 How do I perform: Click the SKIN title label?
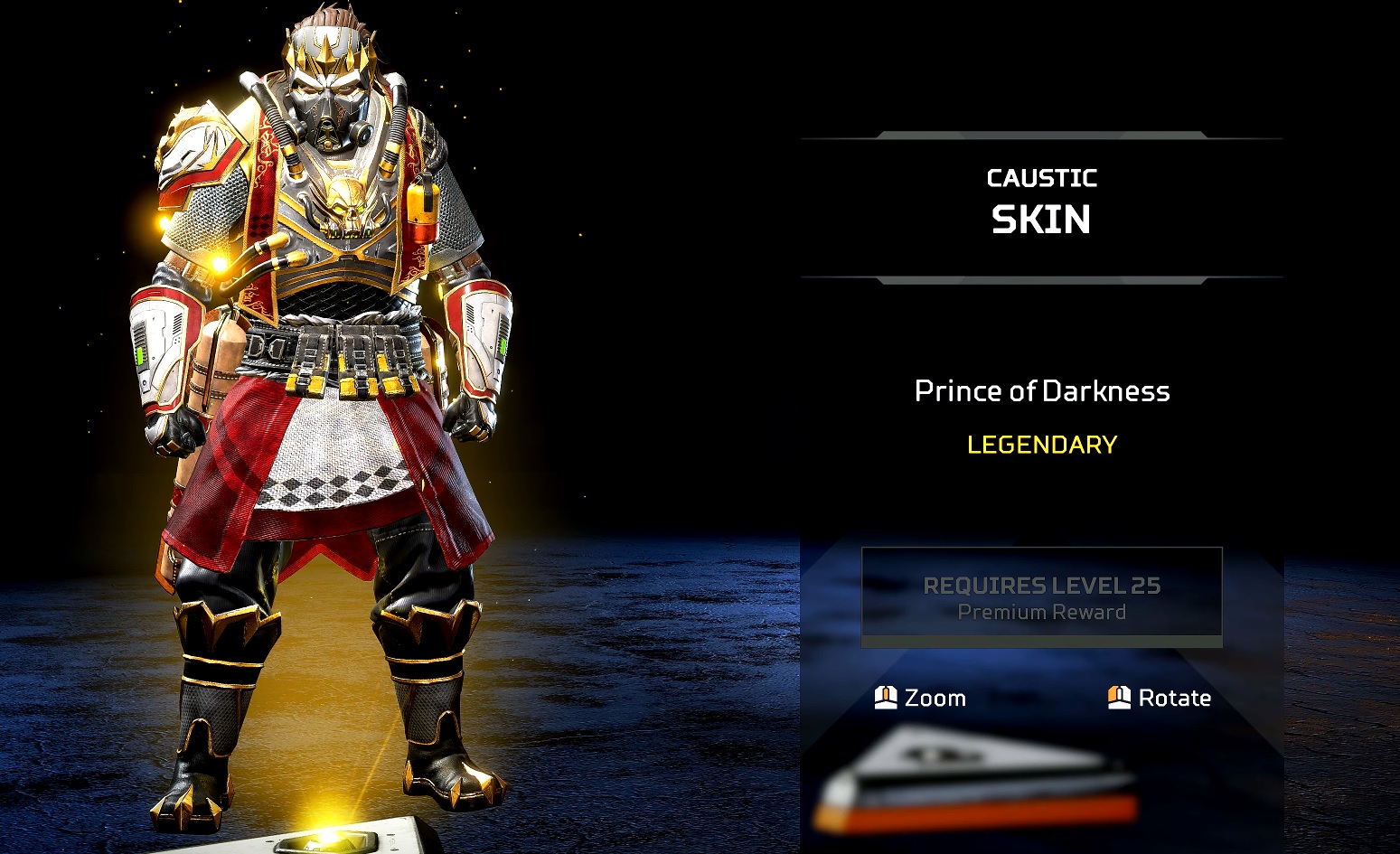coord(1041,220)
